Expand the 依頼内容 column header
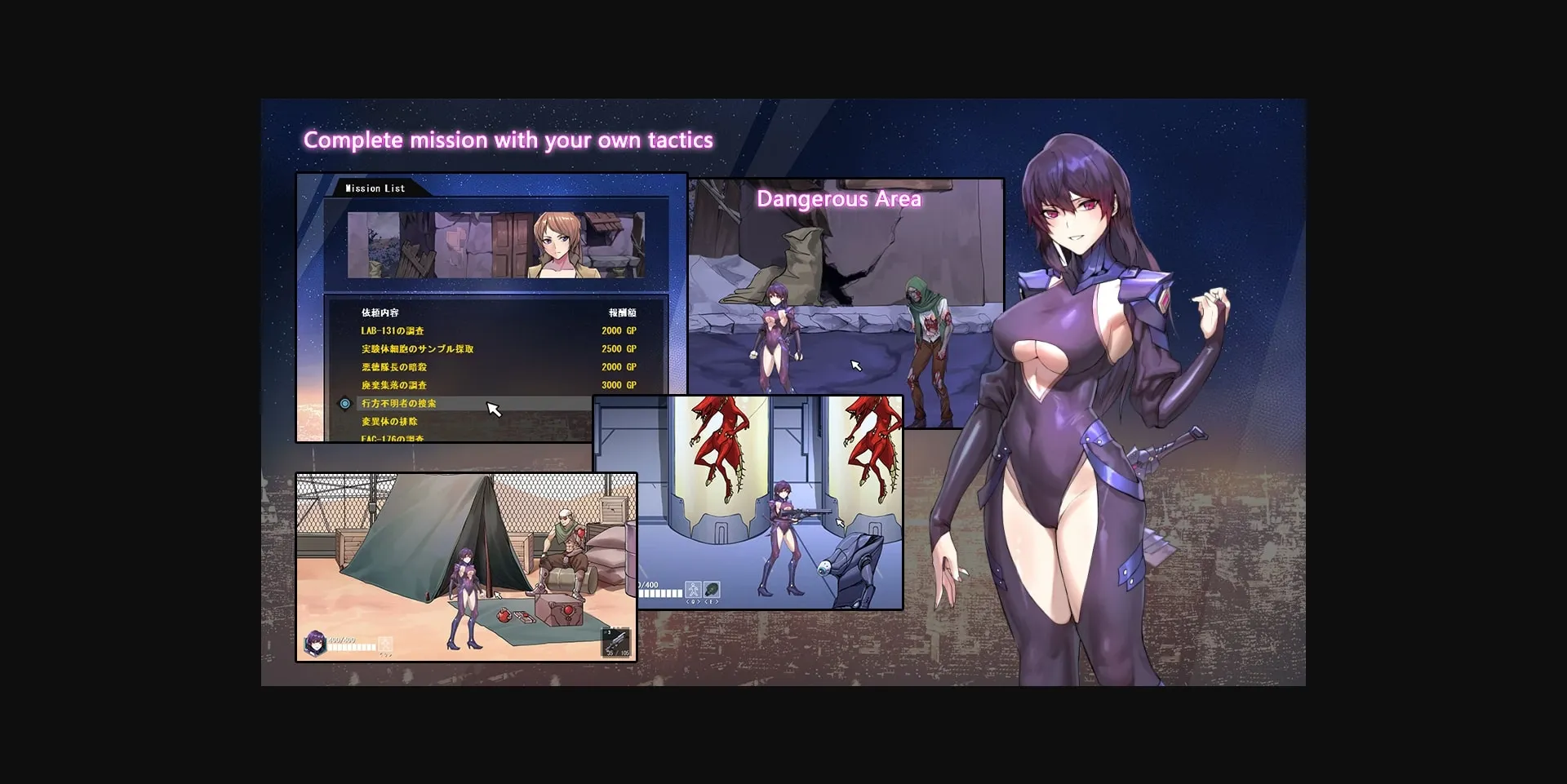The width and height of the screenshot is (1567, 784). point(380,312)
